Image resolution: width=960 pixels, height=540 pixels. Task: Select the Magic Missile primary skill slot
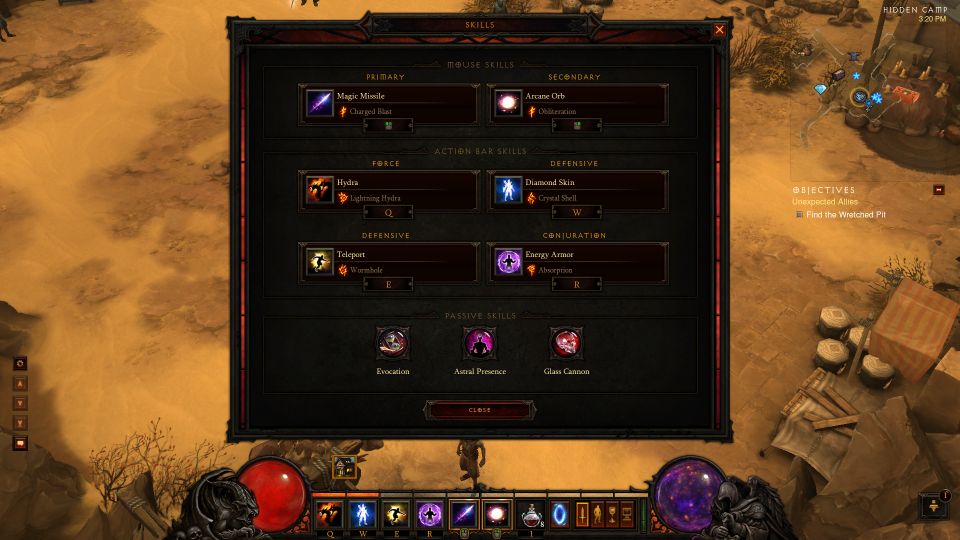pyautogui.click(x=389, y=104)
